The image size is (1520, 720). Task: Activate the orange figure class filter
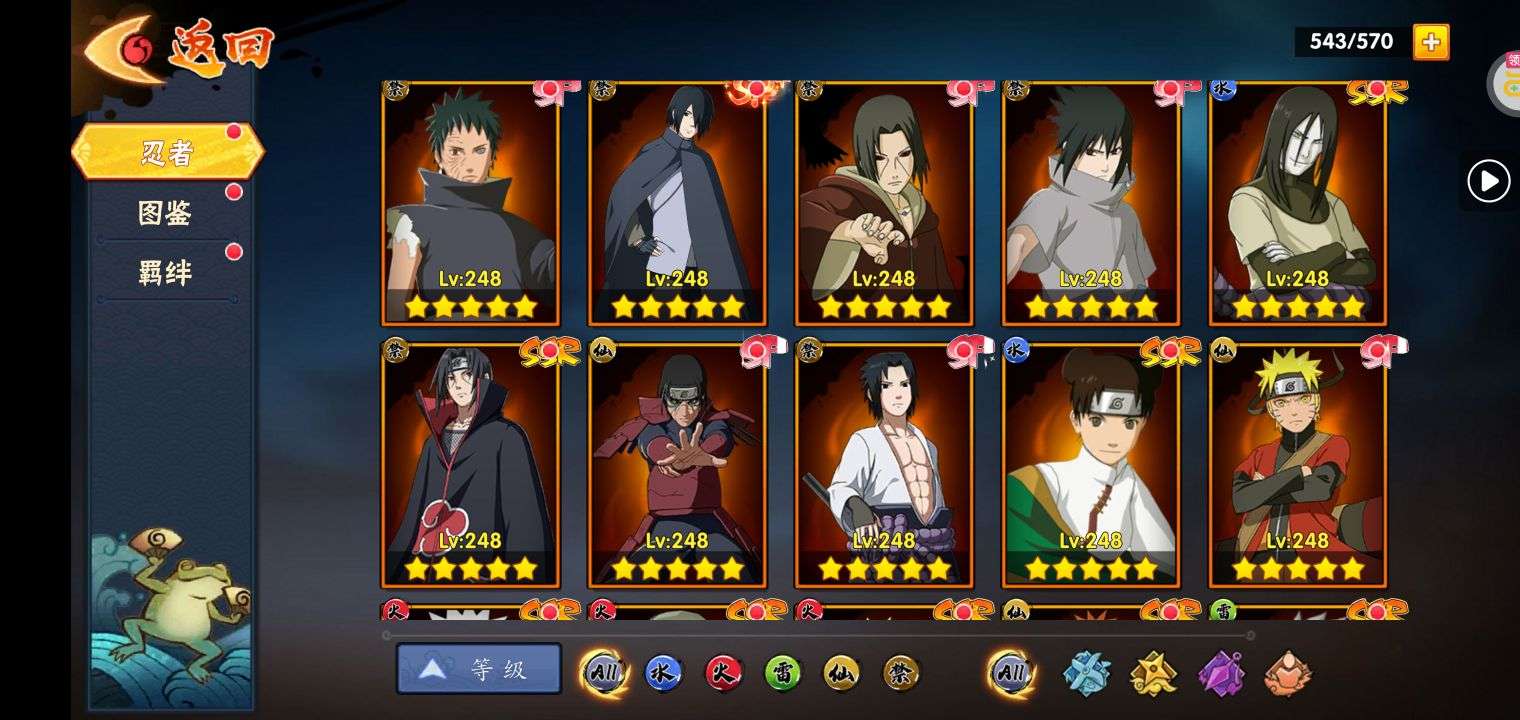(1287, 673)
